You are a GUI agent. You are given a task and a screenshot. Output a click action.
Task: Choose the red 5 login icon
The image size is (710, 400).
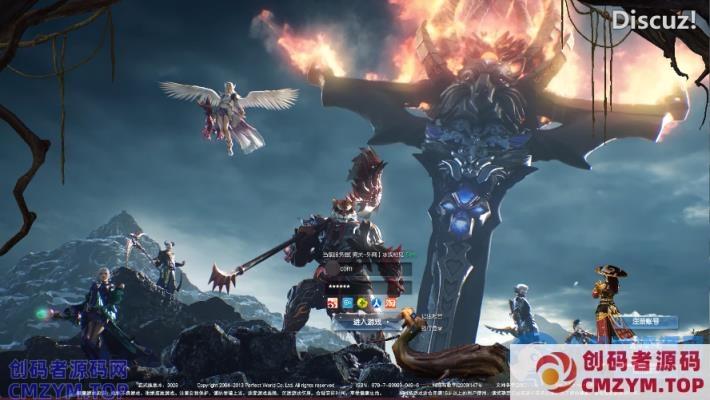point(333,303)
